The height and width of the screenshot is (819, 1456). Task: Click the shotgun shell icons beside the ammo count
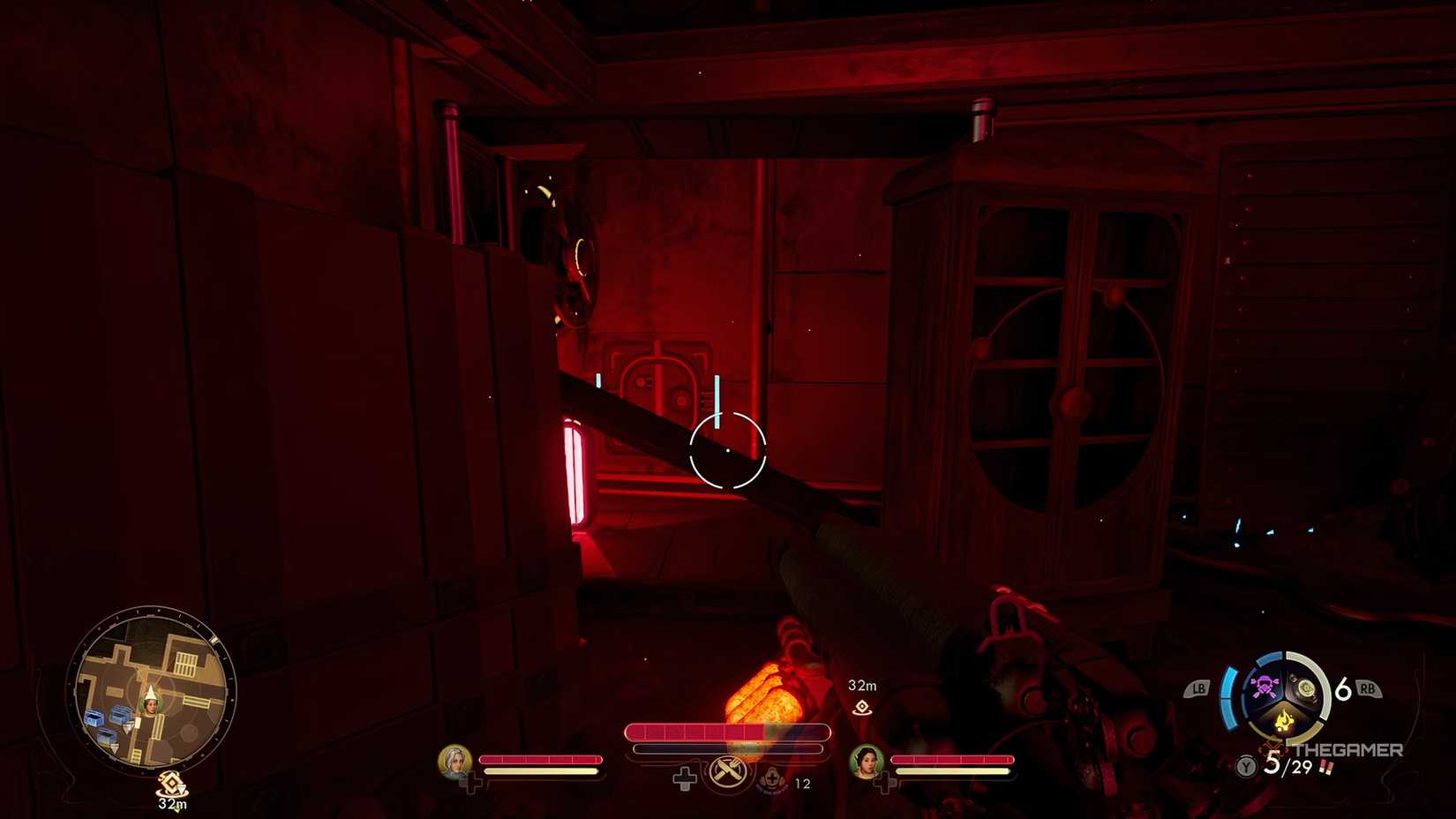(x=1326, y=768)
